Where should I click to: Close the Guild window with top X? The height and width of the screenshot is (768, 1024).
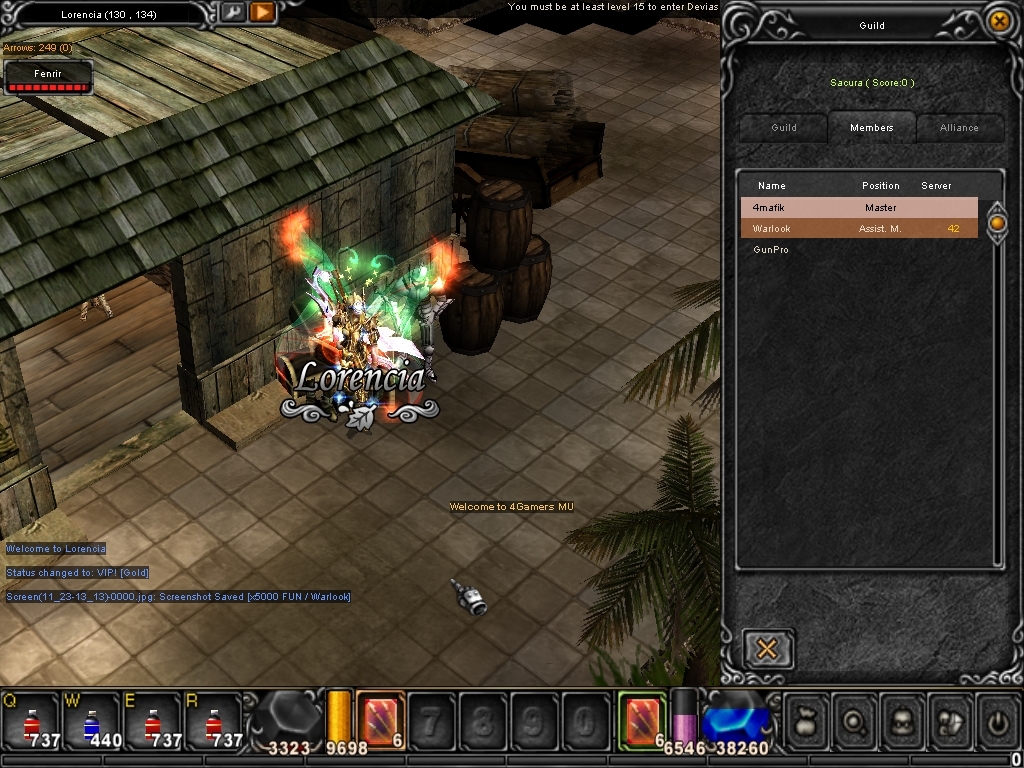(x=997, y=21)
